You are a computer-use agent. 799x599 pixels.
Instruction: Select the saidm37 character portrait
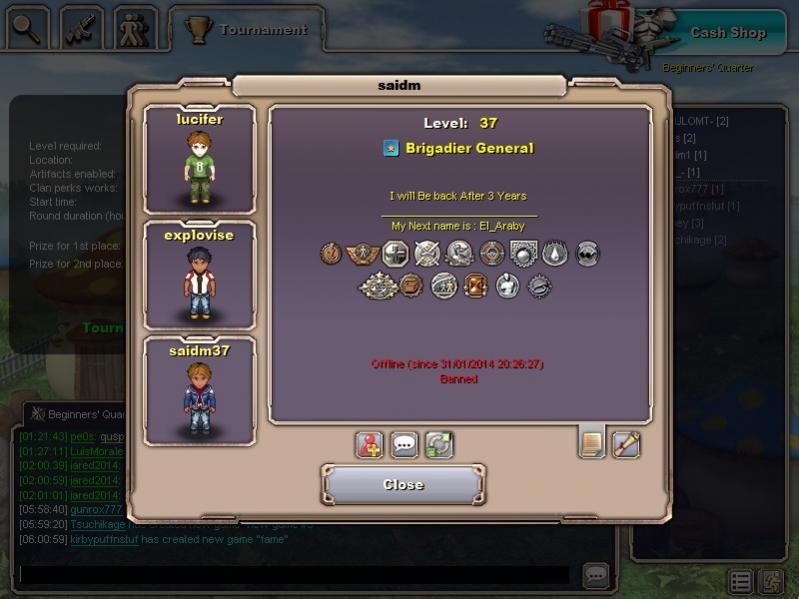click(199, 391)
